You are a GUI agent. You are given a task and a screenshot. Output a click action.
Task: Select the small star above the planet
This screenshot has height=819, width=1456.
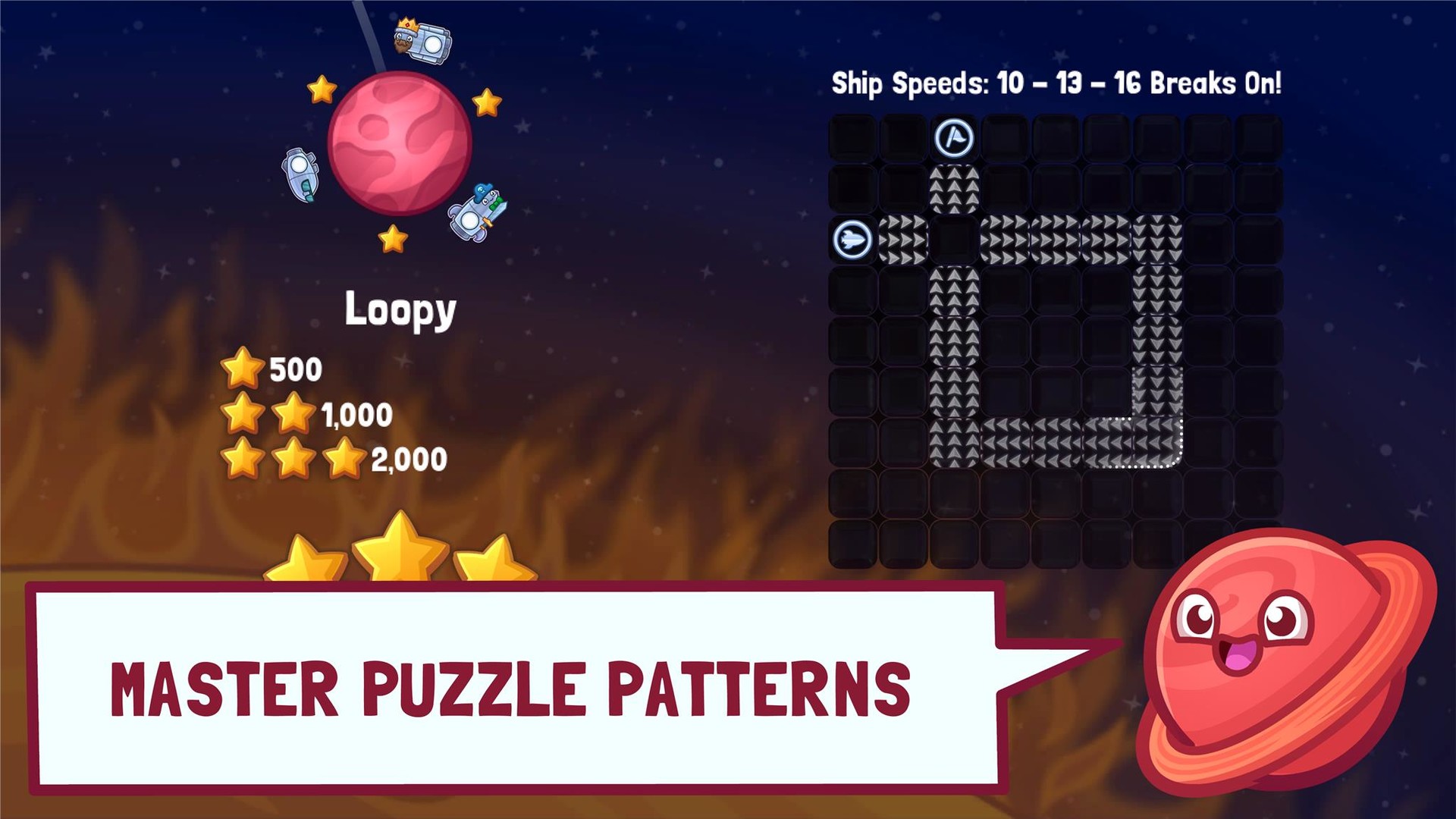pos(321,91)
